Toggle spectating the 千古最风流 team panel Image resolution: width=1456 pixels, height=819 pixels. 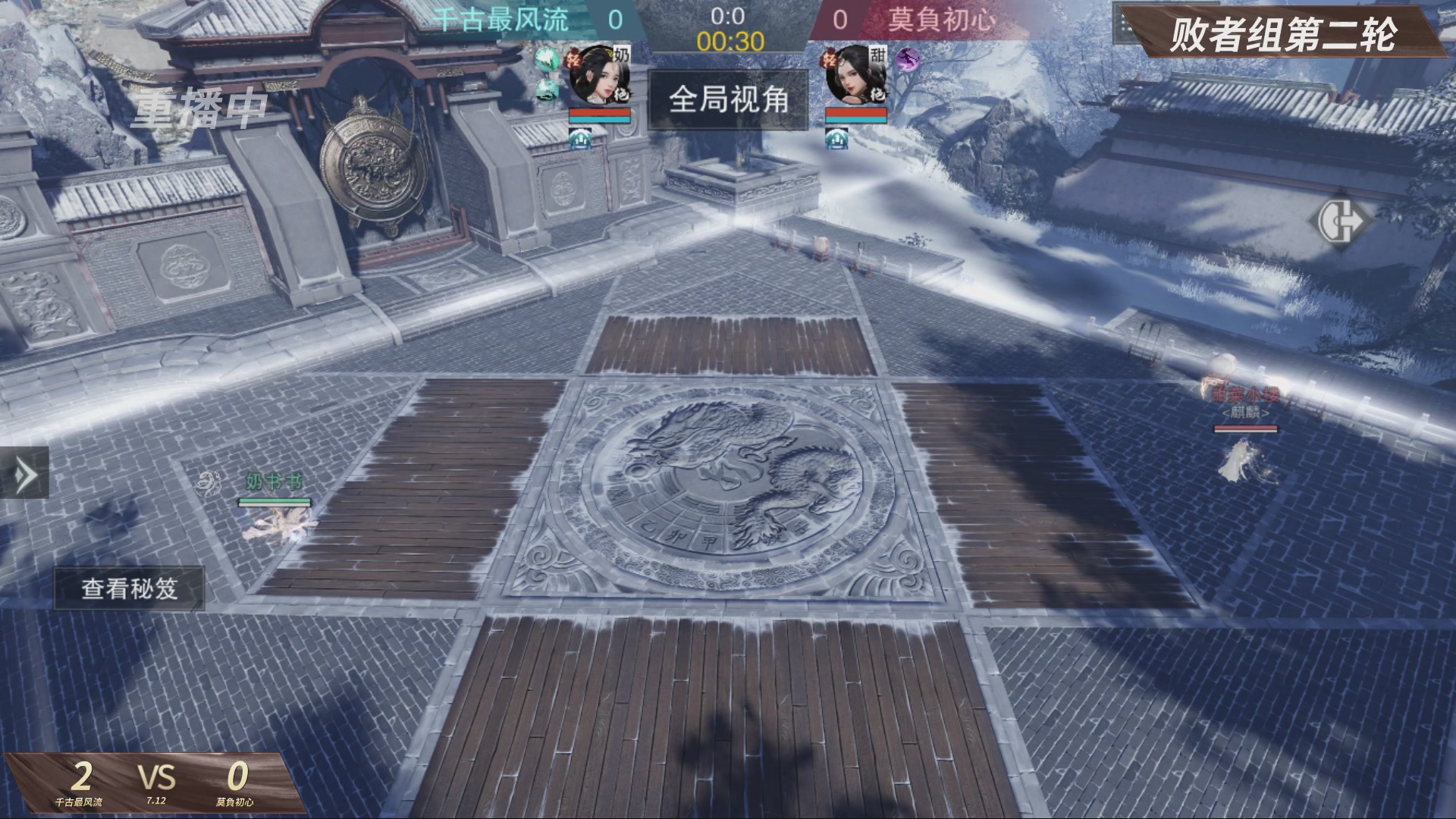coord(500,20)
